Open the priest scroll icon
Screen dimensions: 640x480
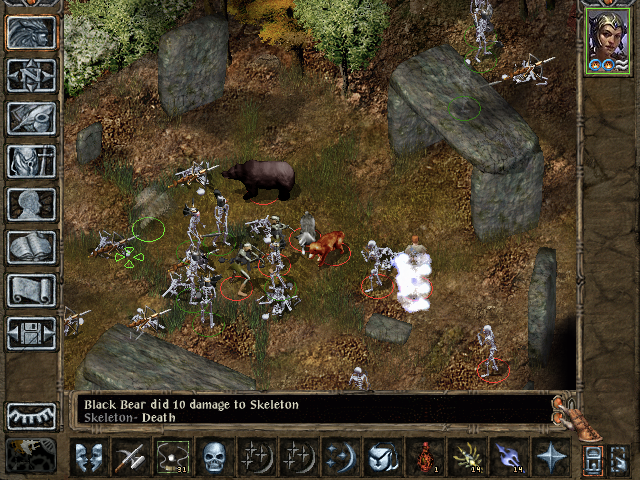(31, 291)
